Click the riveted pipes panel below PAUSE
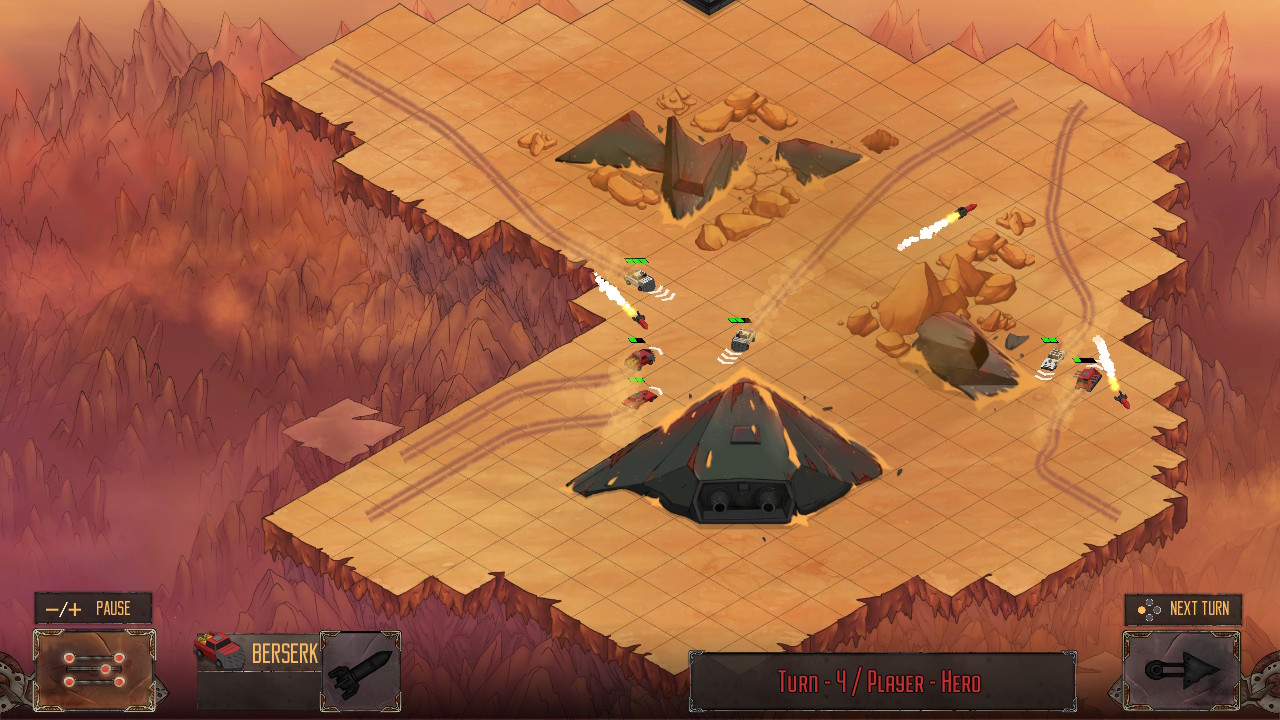This screenshot has height=720, width=1280. 95,668
